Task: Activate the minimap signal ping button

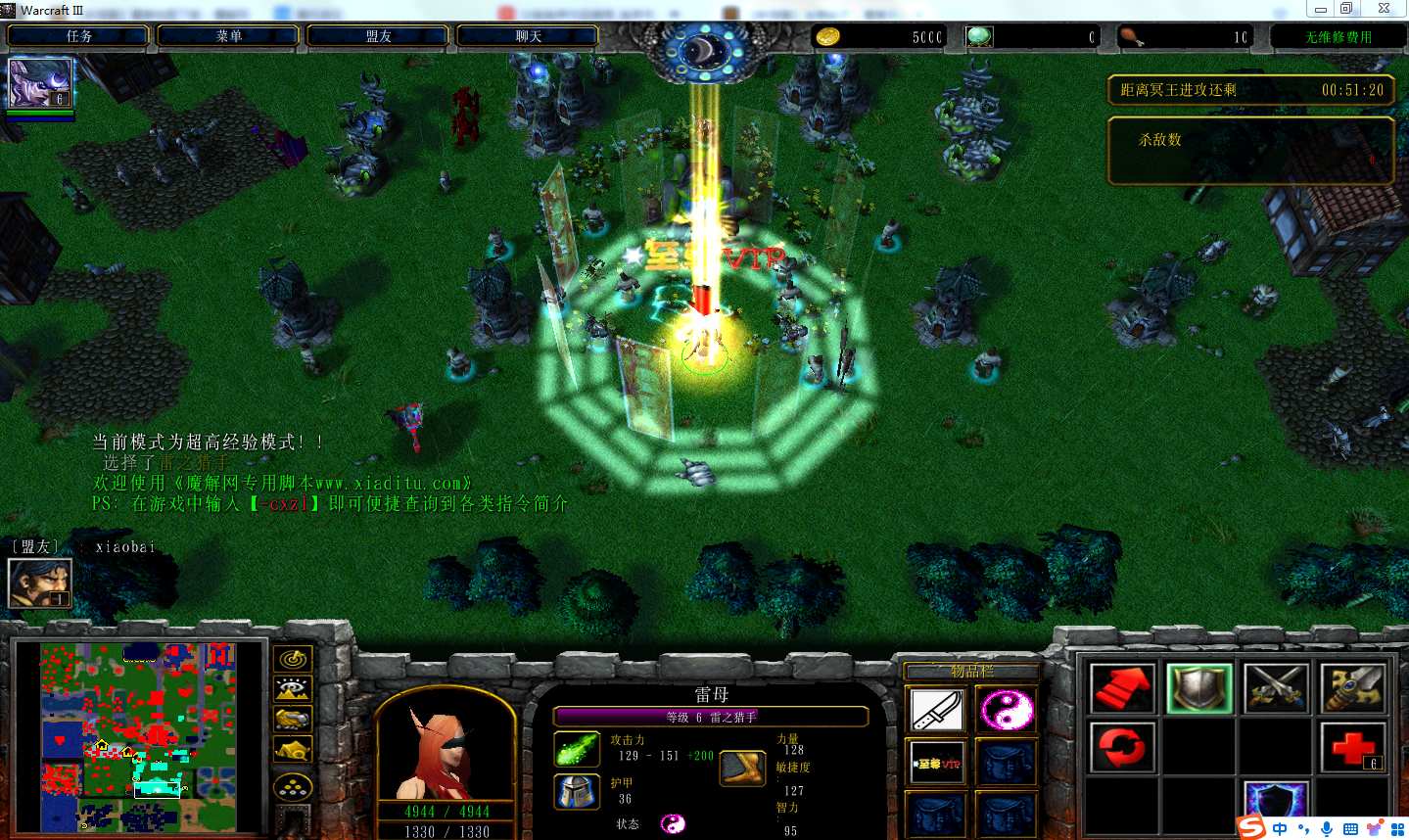Action: pos(293,659)
